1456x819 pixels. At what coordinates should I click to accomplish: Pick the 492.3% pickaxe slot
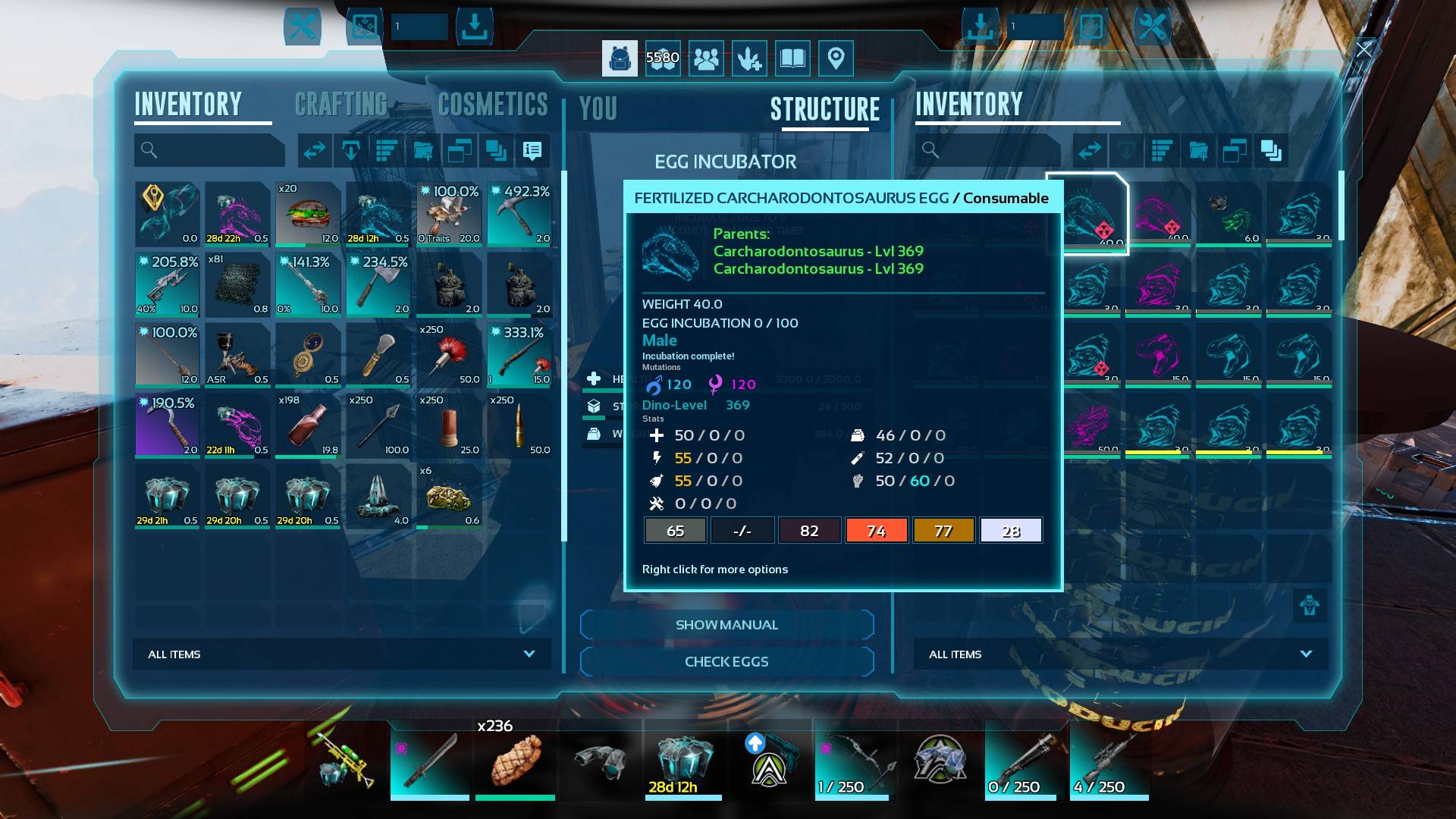click(519, 214)
